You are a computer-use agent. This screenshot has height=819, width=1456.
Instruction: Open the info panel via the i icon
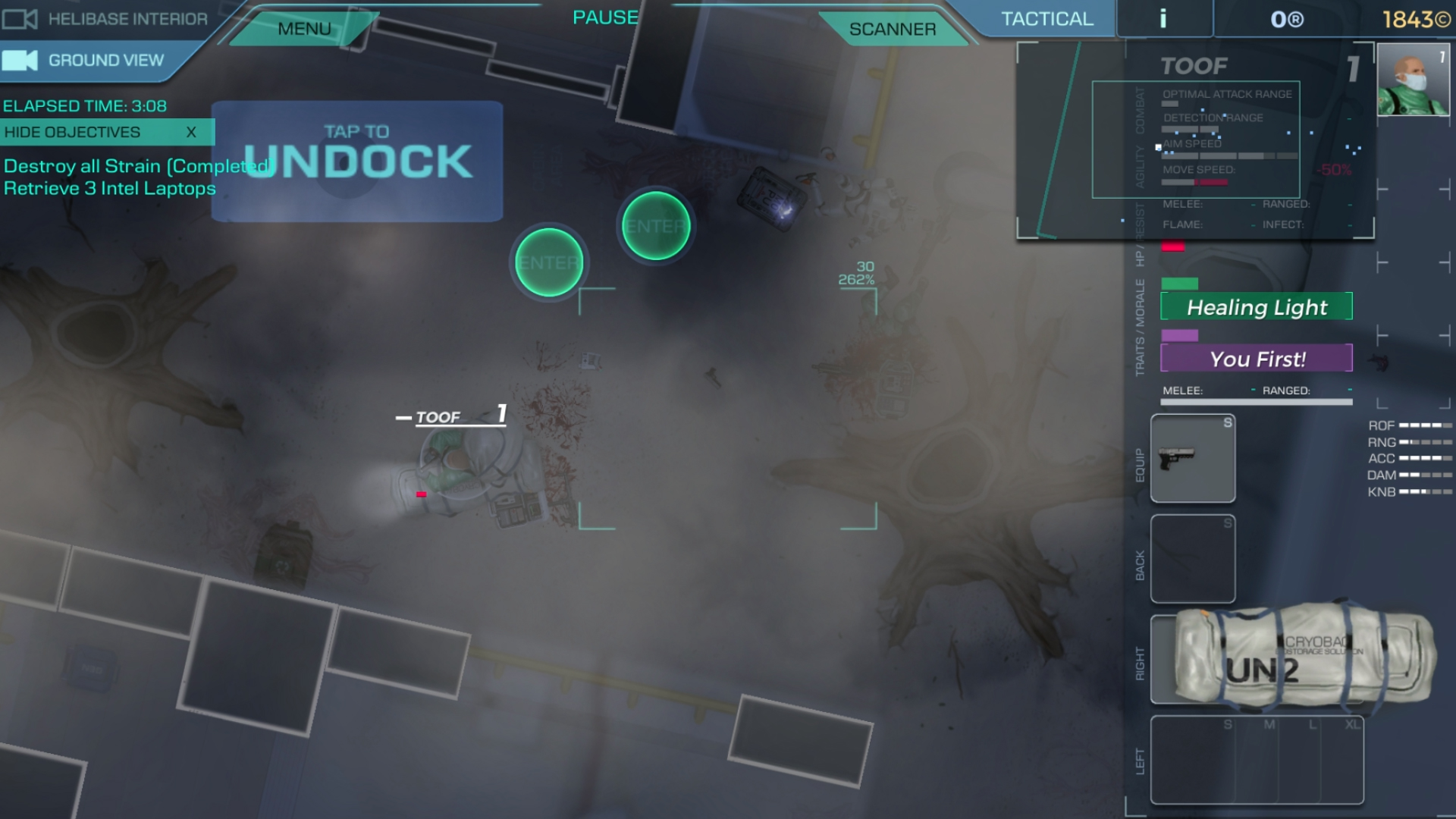(x=1164, y=18)
